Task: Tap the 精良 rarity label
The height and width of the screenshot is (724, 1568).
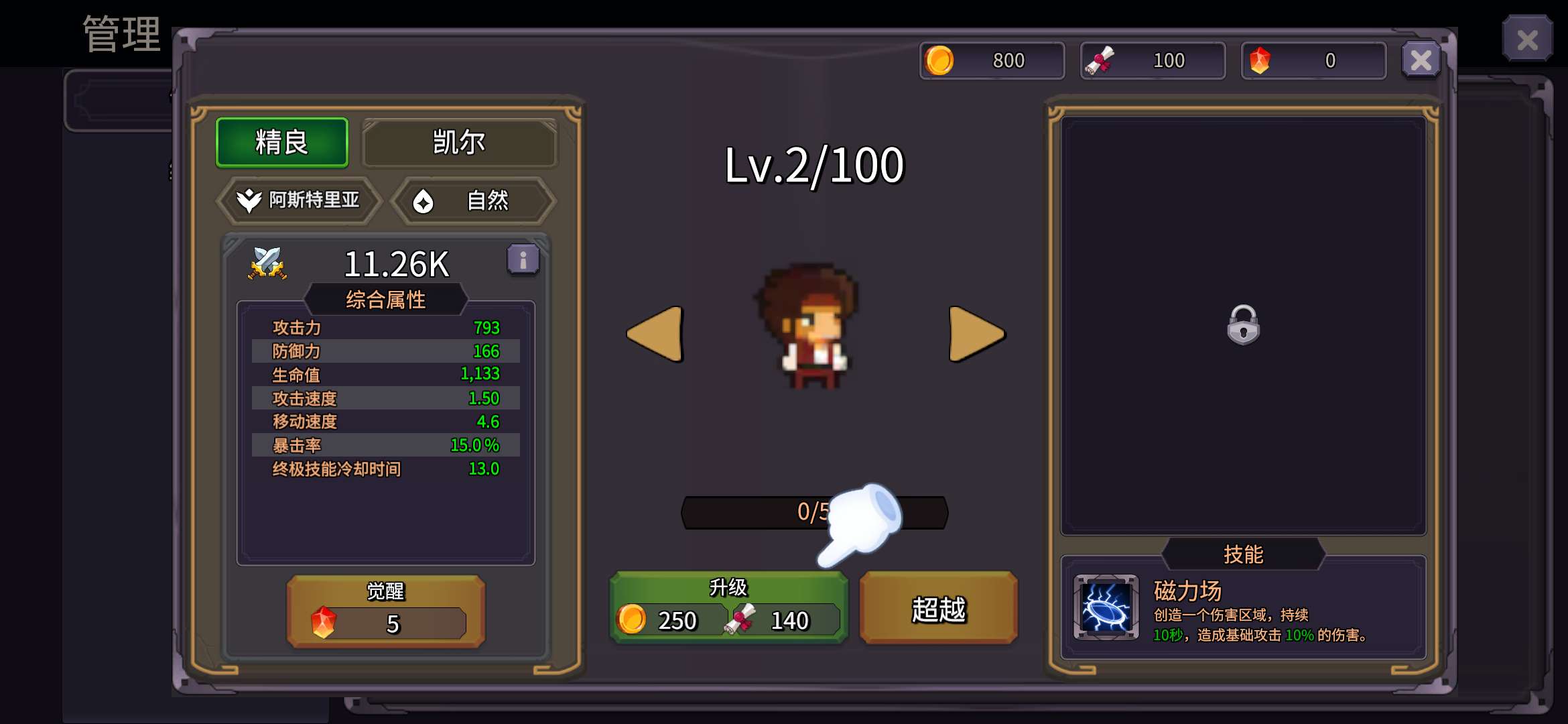Action: point(282,142)
